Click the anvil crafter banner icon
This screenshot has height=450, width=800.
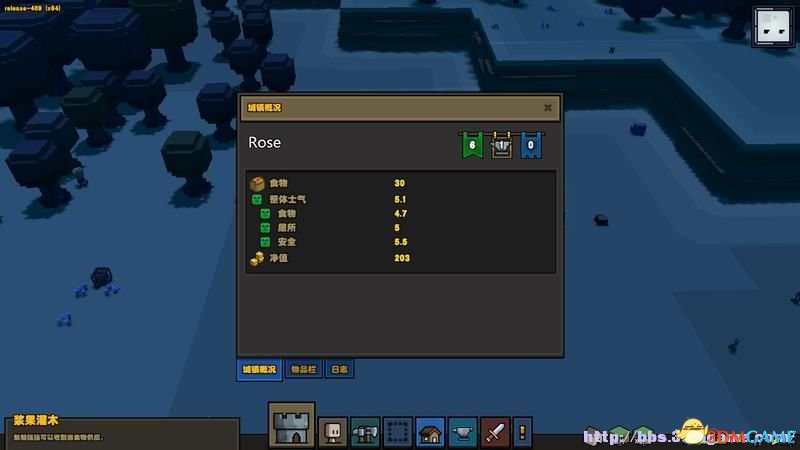pos(501,145)
